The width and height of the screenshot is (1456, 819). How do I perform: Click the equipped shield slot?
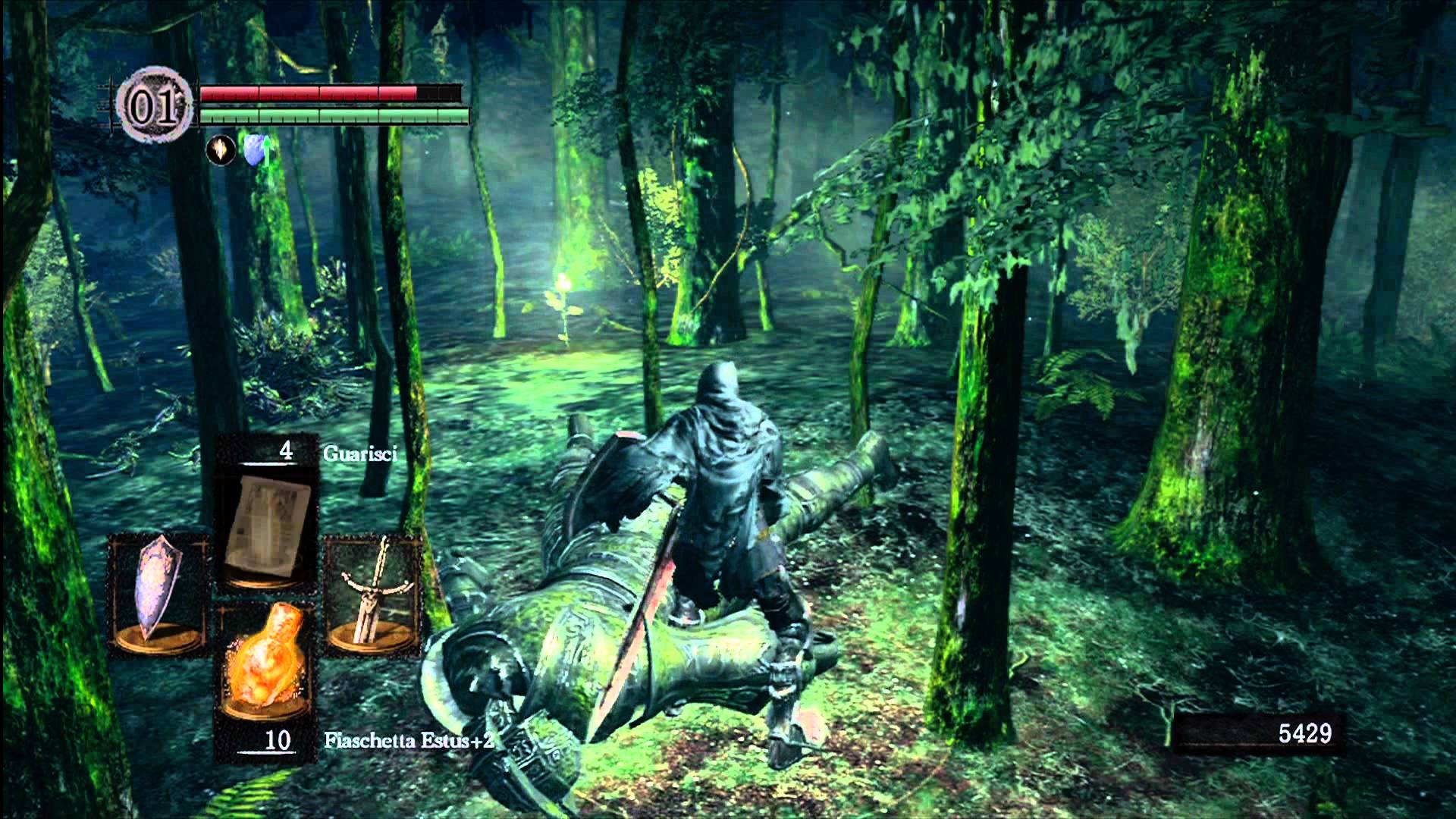pyautogui.click(x=158, y=595)
